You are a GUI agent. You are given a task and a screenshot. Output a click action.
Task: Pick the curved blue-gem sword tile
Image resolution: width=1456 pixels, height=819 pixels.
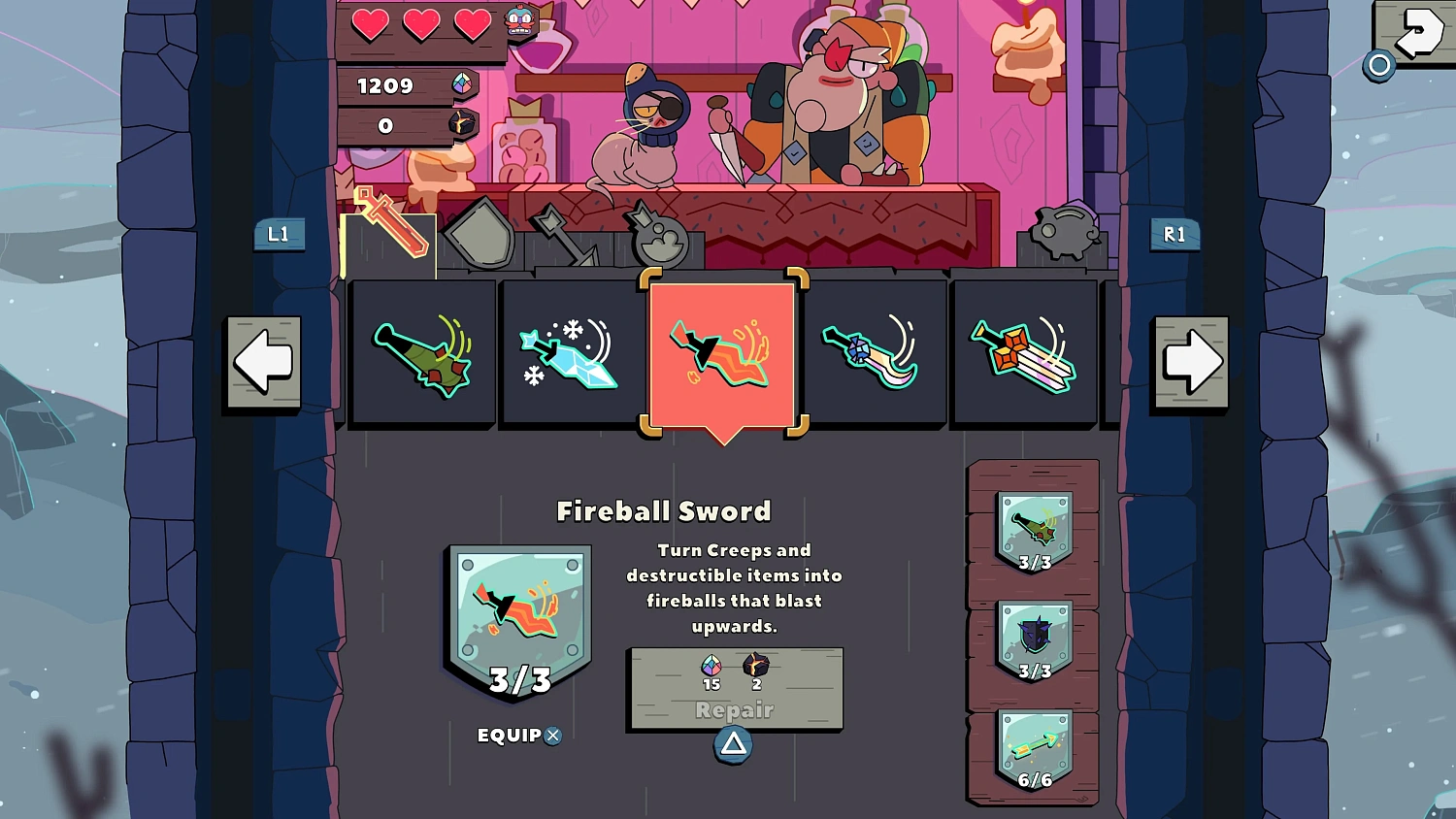pos(873,354)
